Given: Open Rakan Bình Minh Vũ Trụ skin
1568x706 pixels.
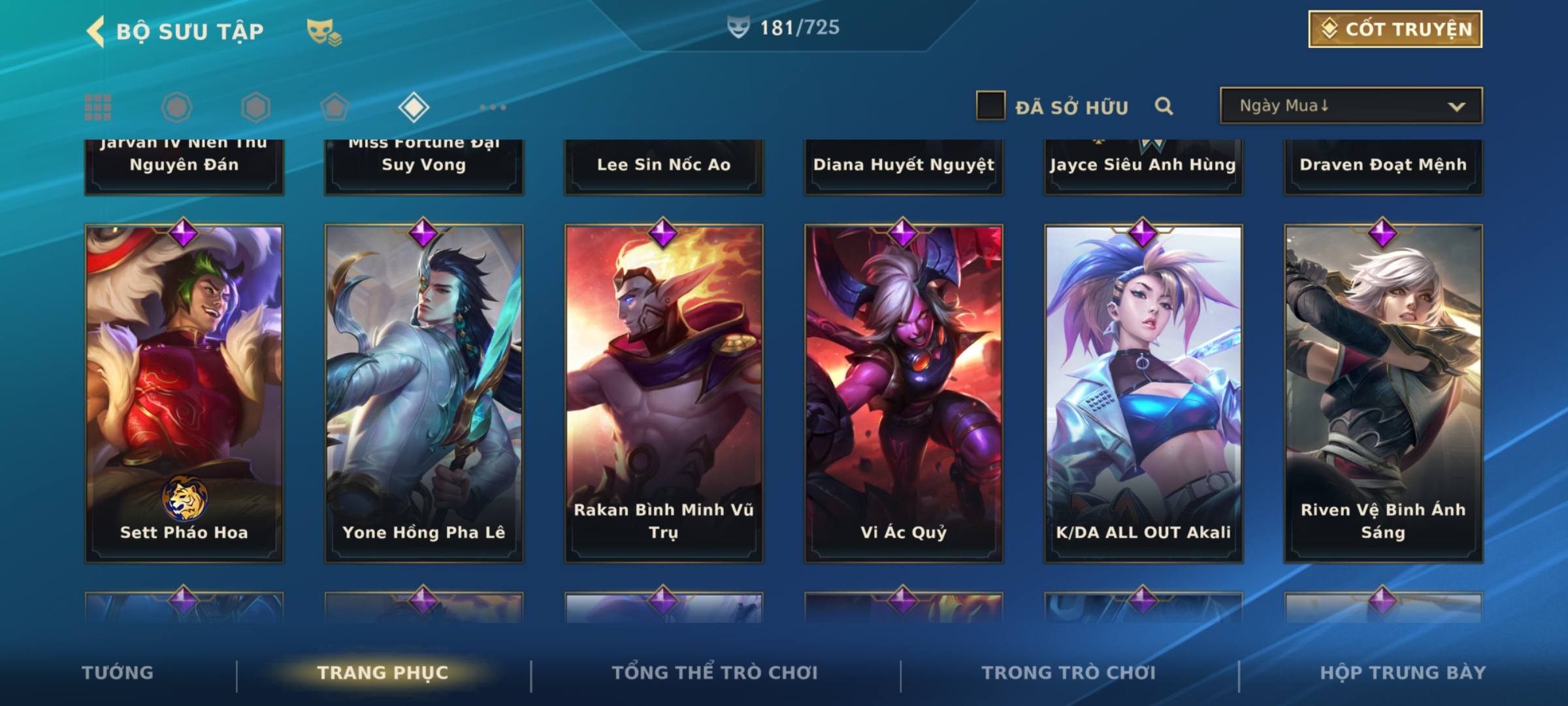Looking at the screenshot, I should click(x=664, y=392).
